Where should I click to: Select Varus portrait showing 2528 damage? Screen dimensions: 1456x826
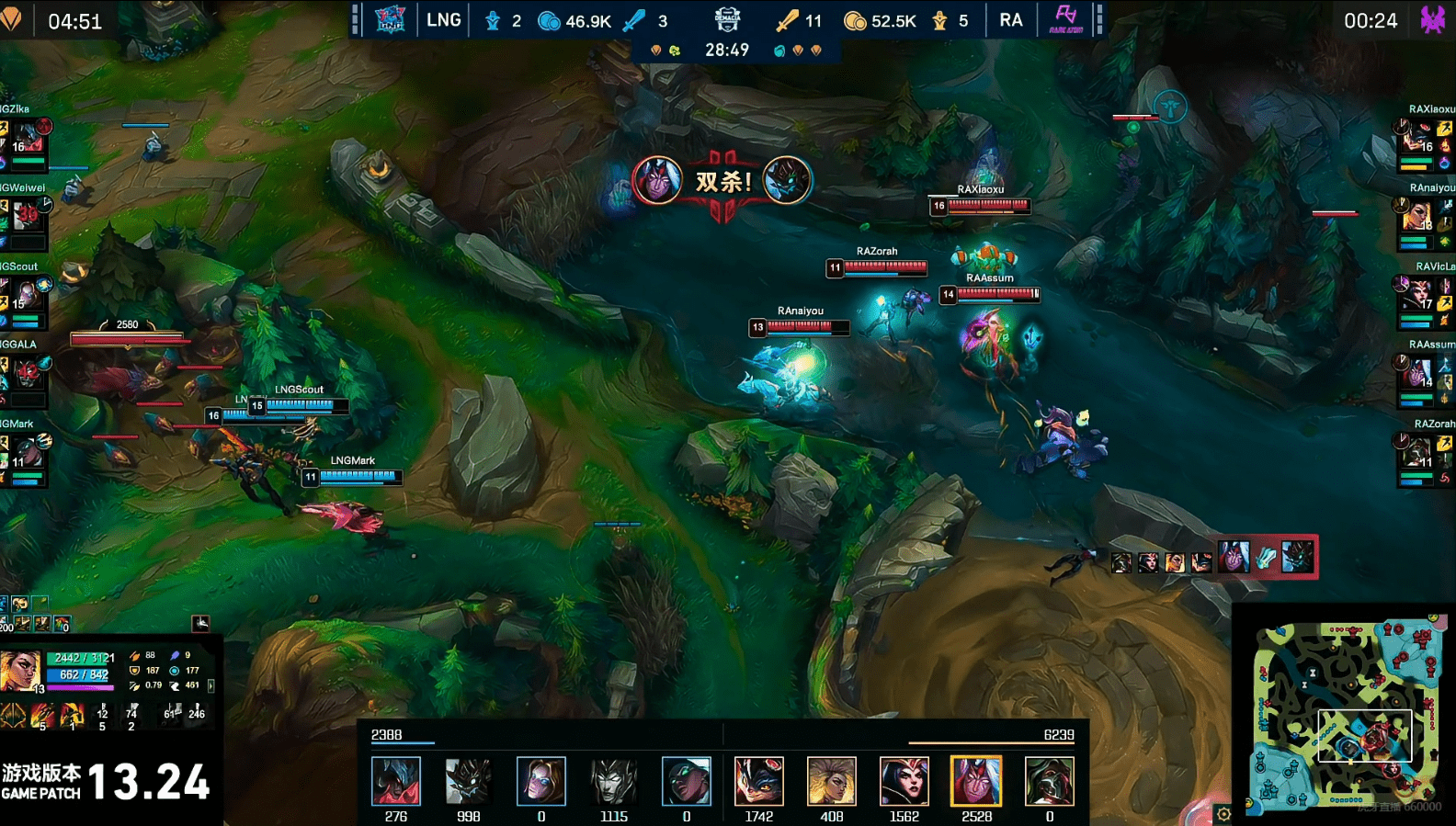pyautogui.click(x=976, y=781)
